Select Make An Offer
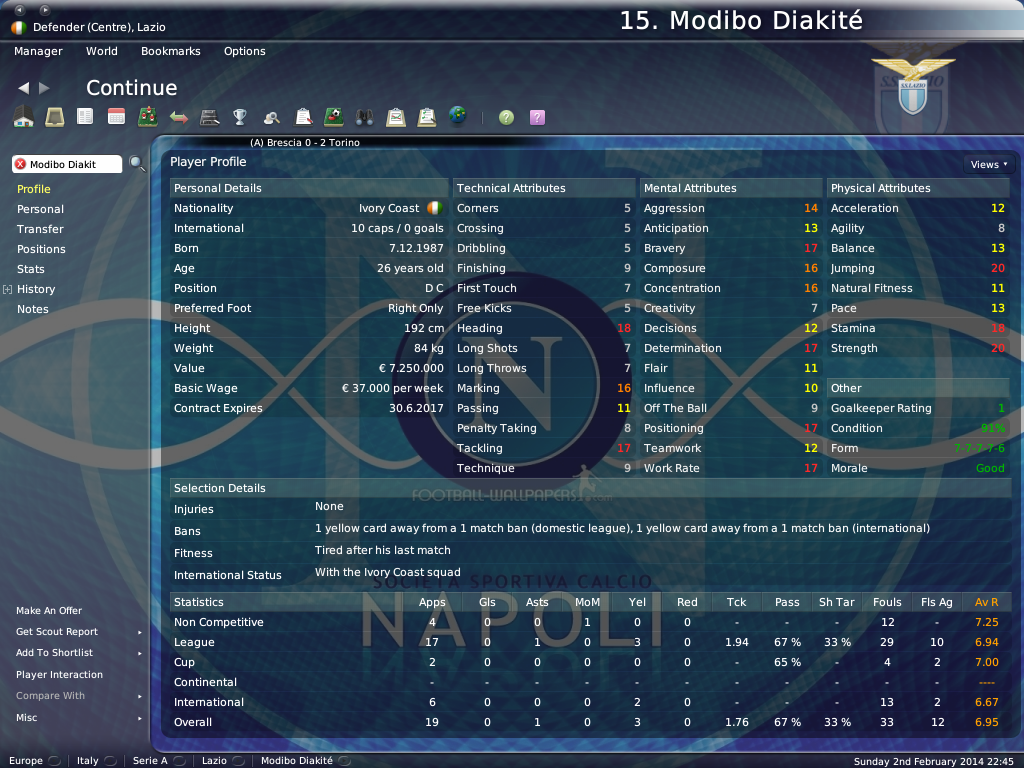 click(49, 611)
